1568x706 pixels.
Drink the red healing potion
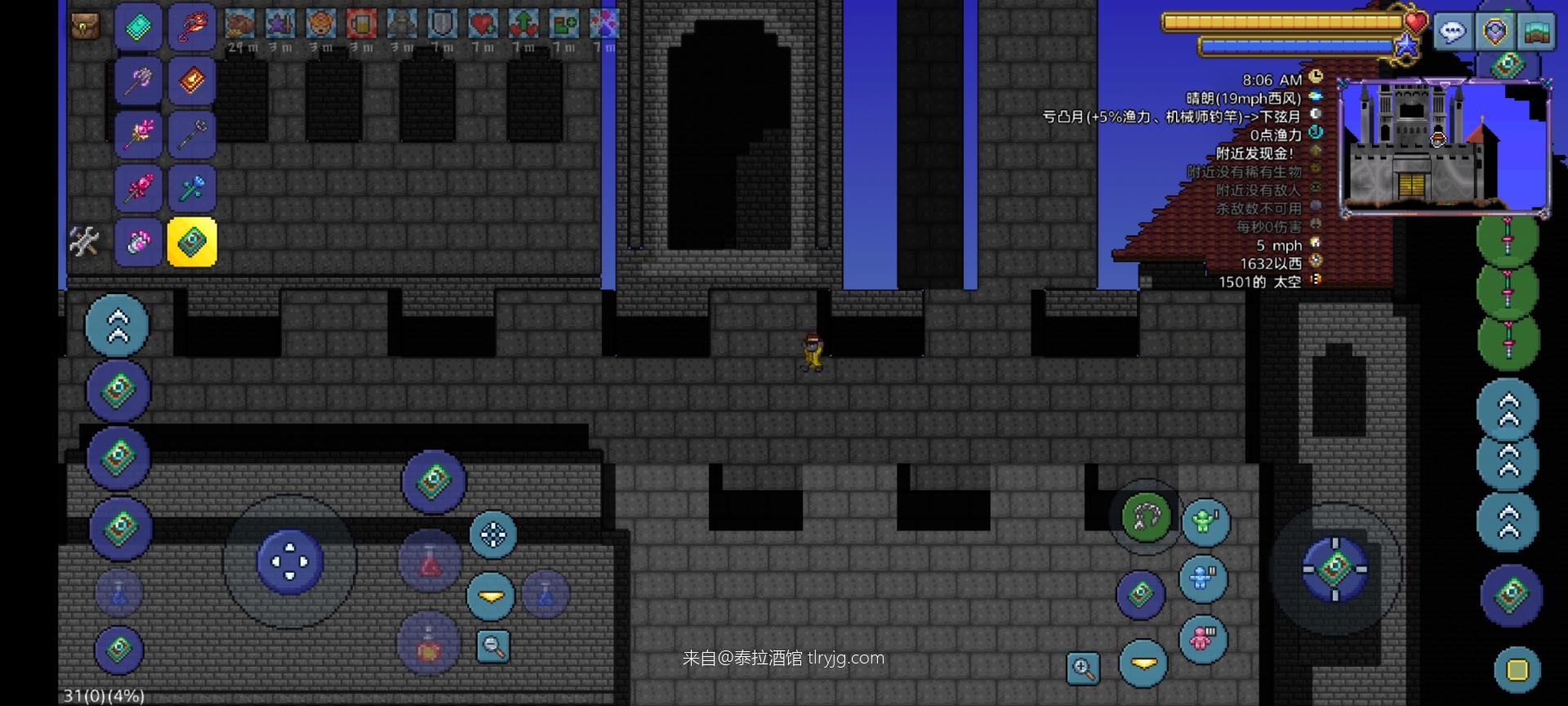click(430, 561)
